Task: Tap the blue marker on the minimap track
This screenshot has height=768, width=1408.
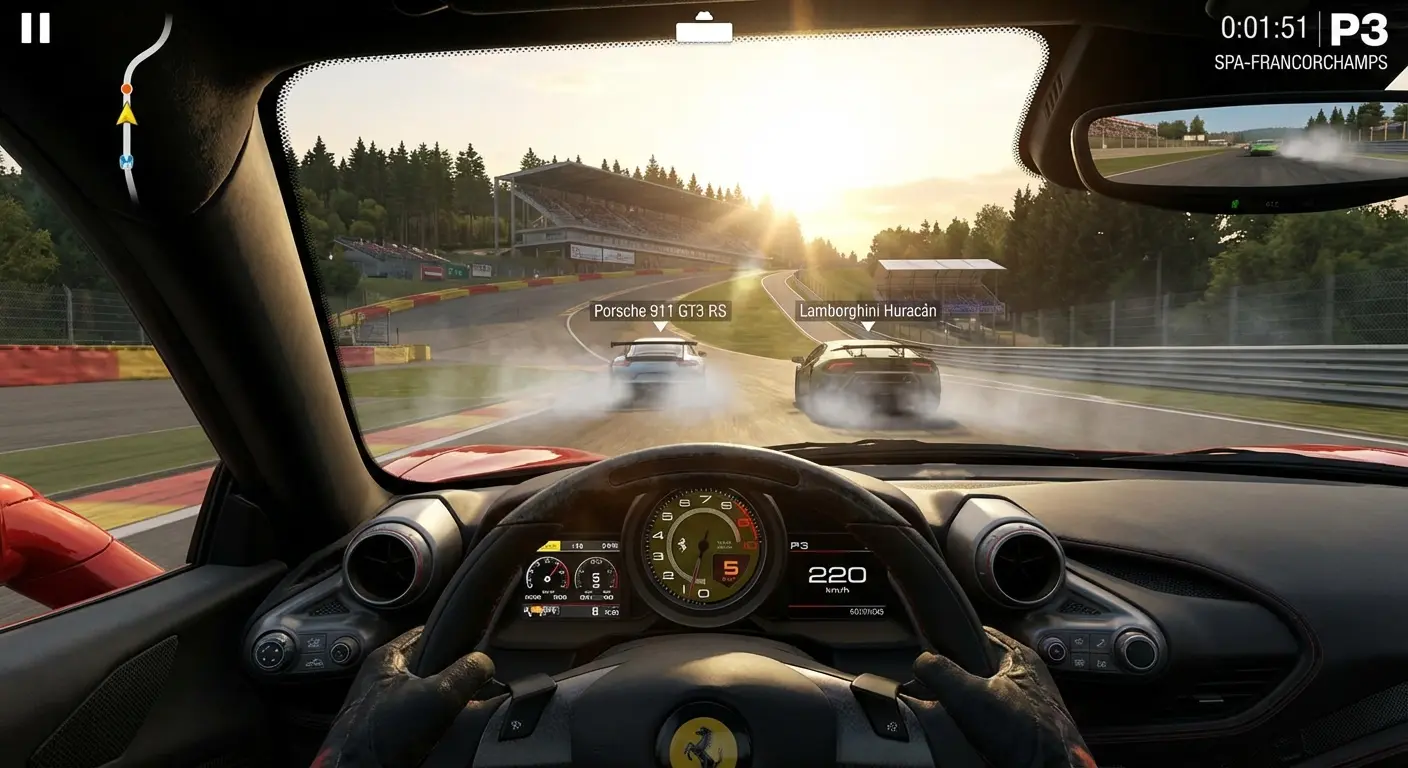Action: click(124, 158)
